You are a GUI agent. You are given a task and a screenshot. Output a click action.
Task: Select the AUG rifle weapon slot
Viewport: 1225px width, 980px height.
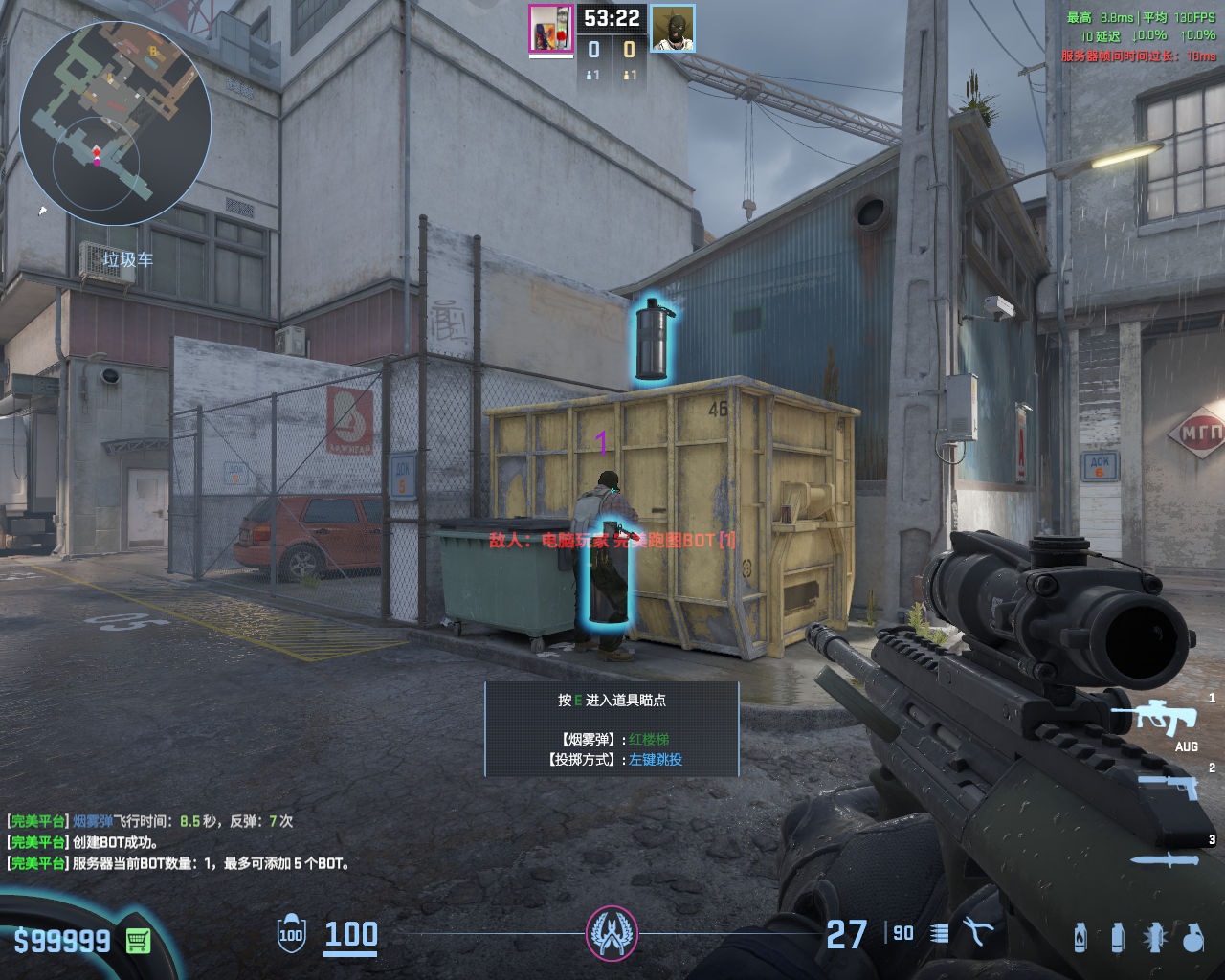[x=1156, y=718]
